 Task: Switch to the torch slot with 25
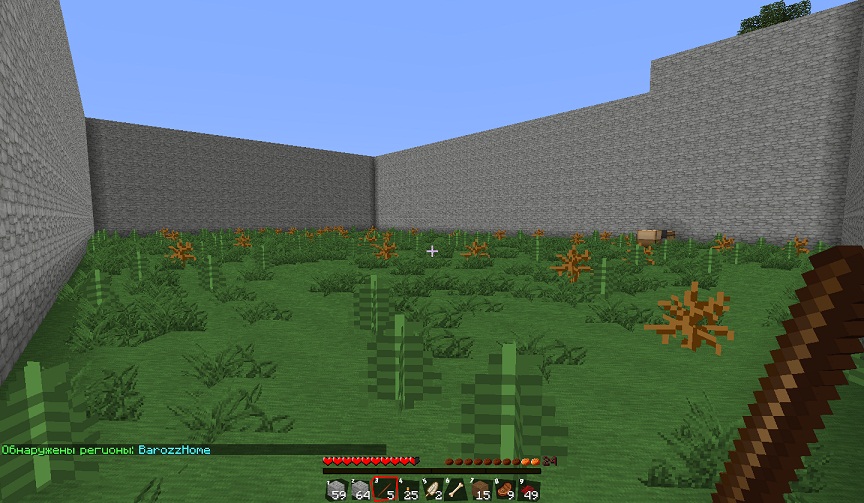[x=408, y=490]
